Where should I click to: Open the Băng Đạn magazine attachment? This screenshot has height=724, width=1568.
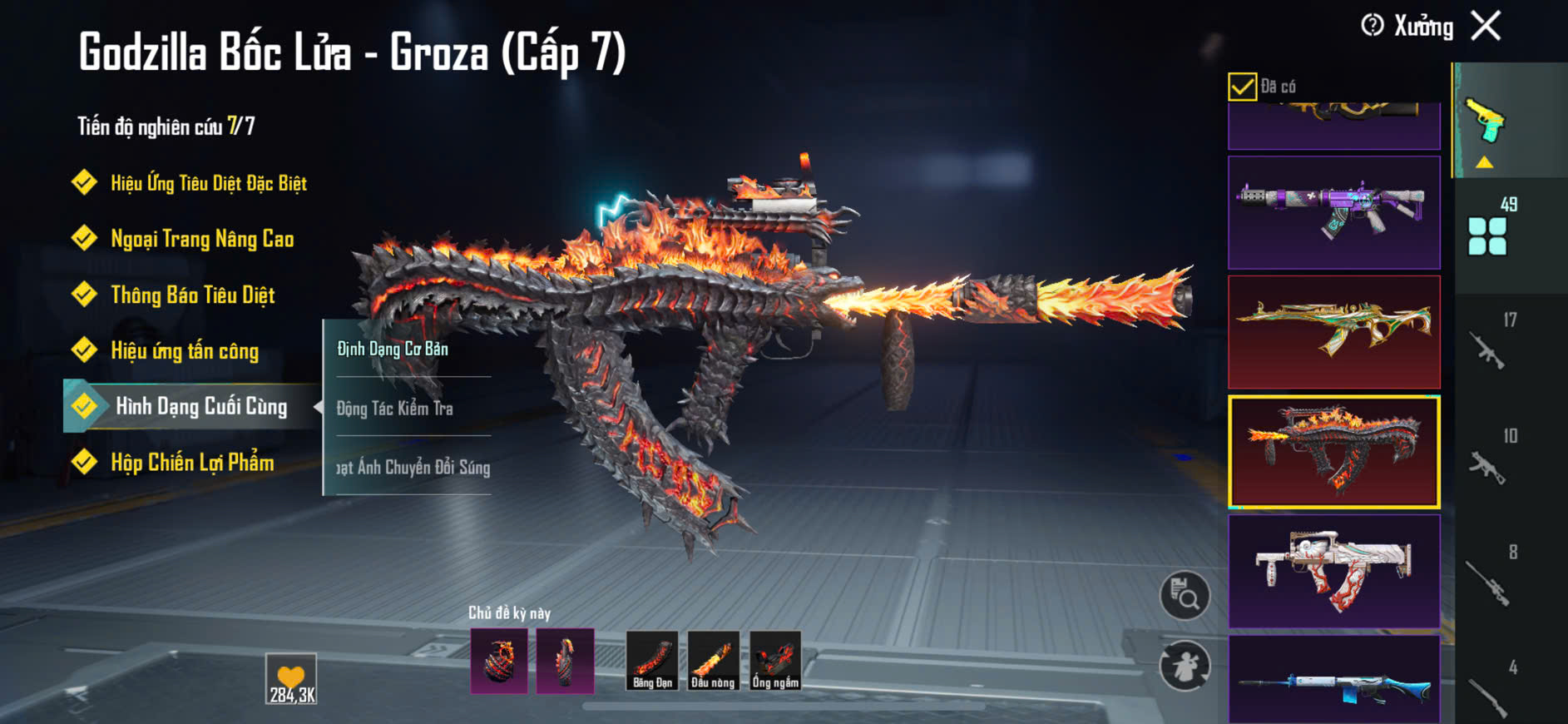coord(652,661)
